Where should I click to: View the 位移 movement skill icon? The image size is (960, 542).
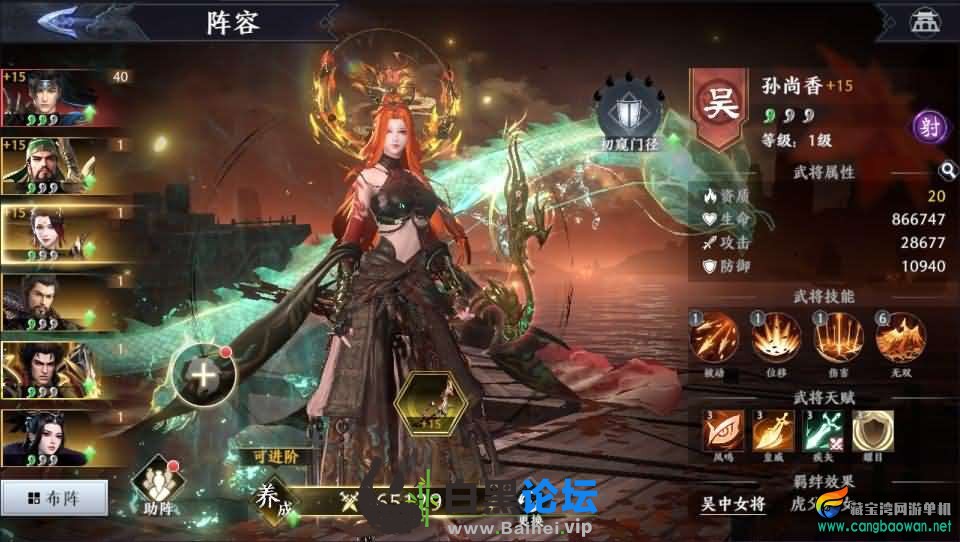[x=777, y=339]
